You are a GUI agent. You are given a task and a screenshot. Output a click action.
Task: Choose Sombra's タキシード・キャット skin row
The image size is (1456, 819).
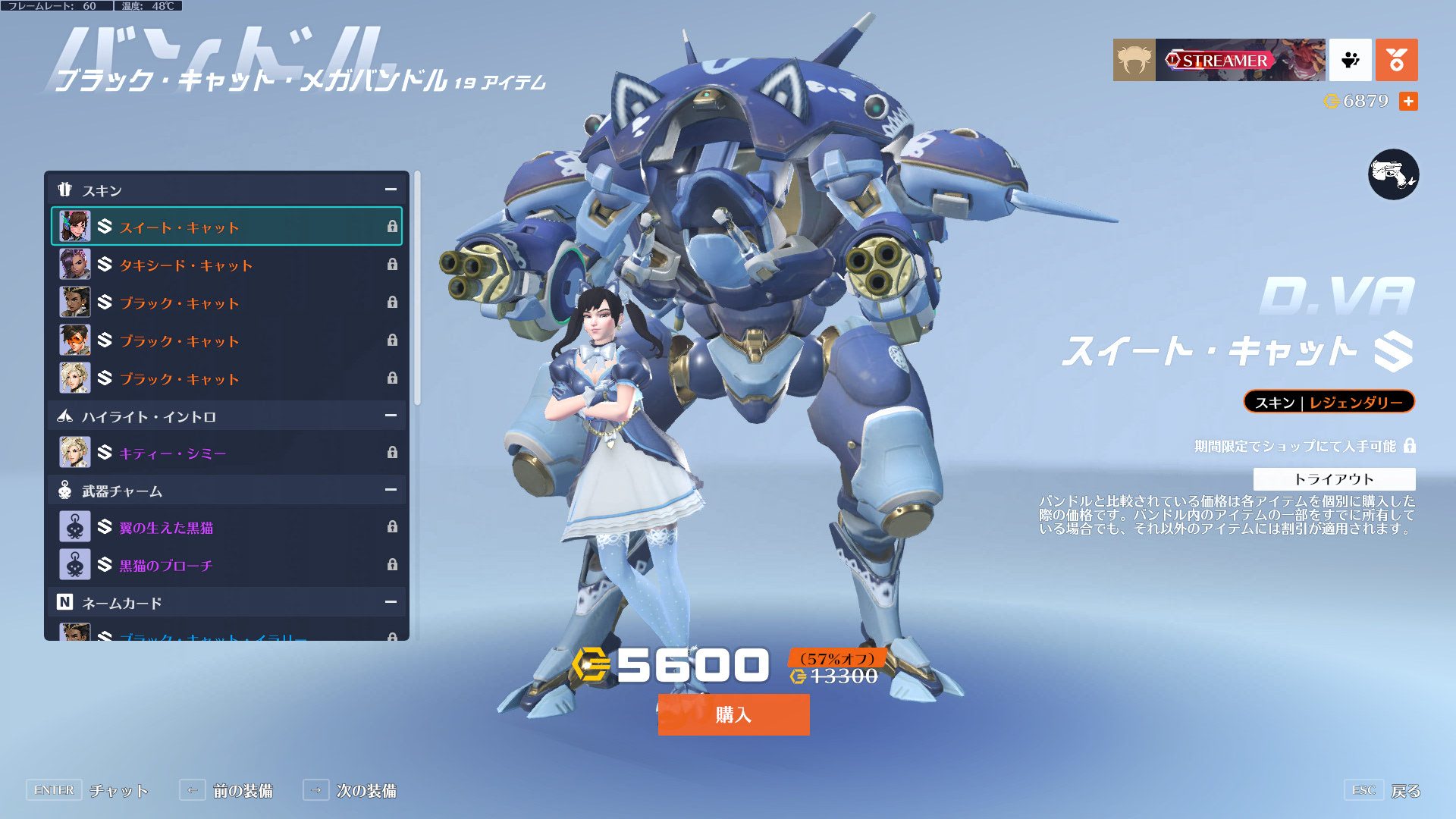point(226,265)
